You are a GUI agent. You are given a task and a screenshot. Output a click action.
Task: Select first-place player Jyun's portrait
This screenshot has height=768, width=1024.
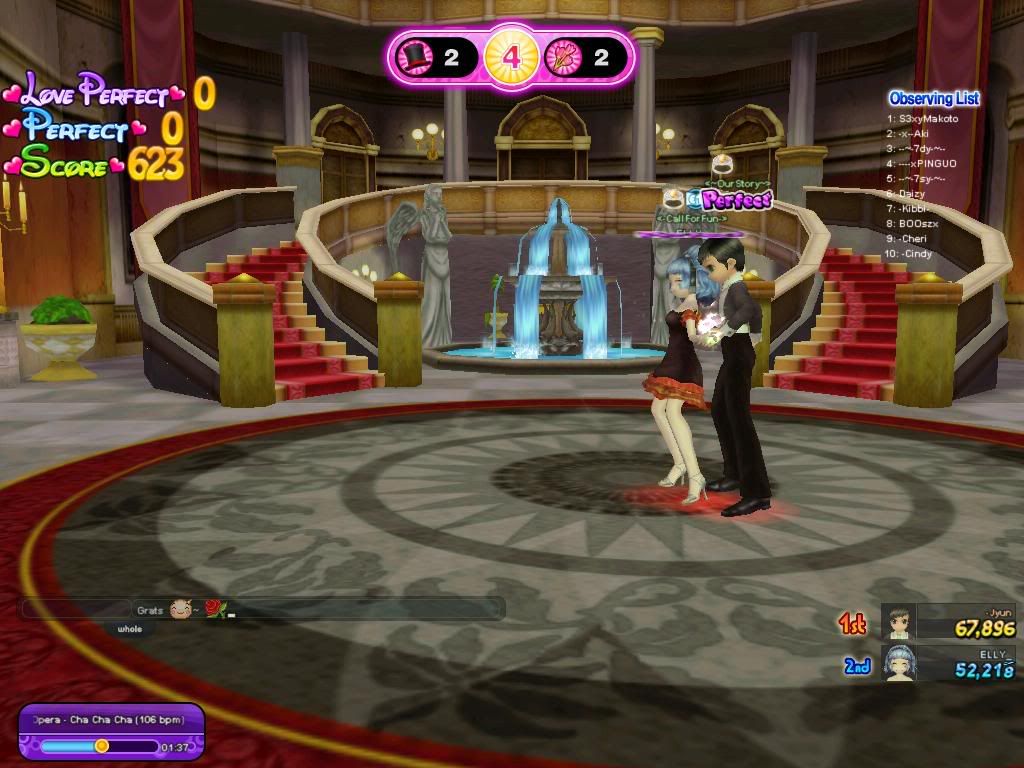(899, 622)
